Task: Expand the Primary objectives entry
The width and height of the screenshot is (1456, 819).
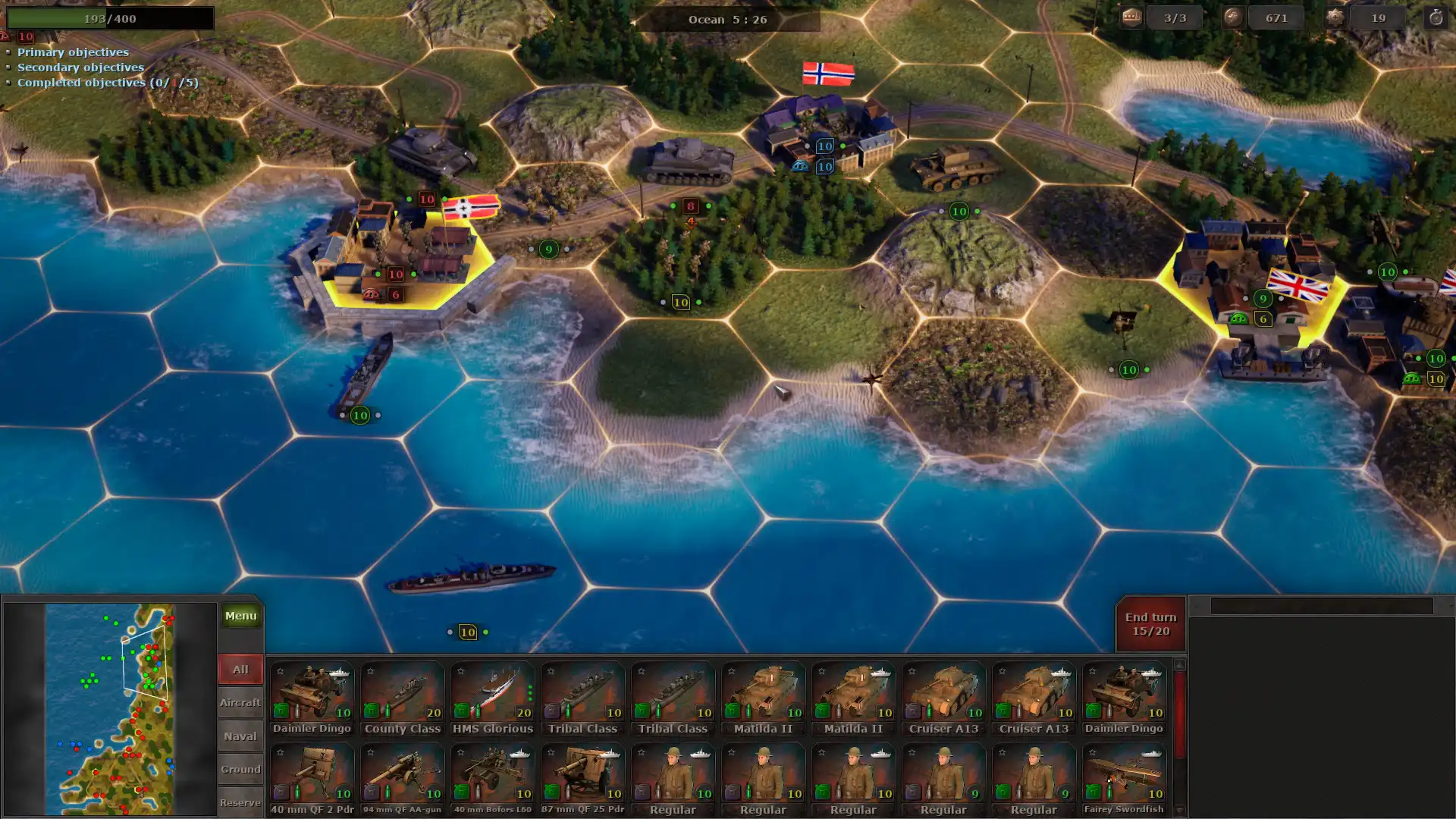Action: coord(74,52)
